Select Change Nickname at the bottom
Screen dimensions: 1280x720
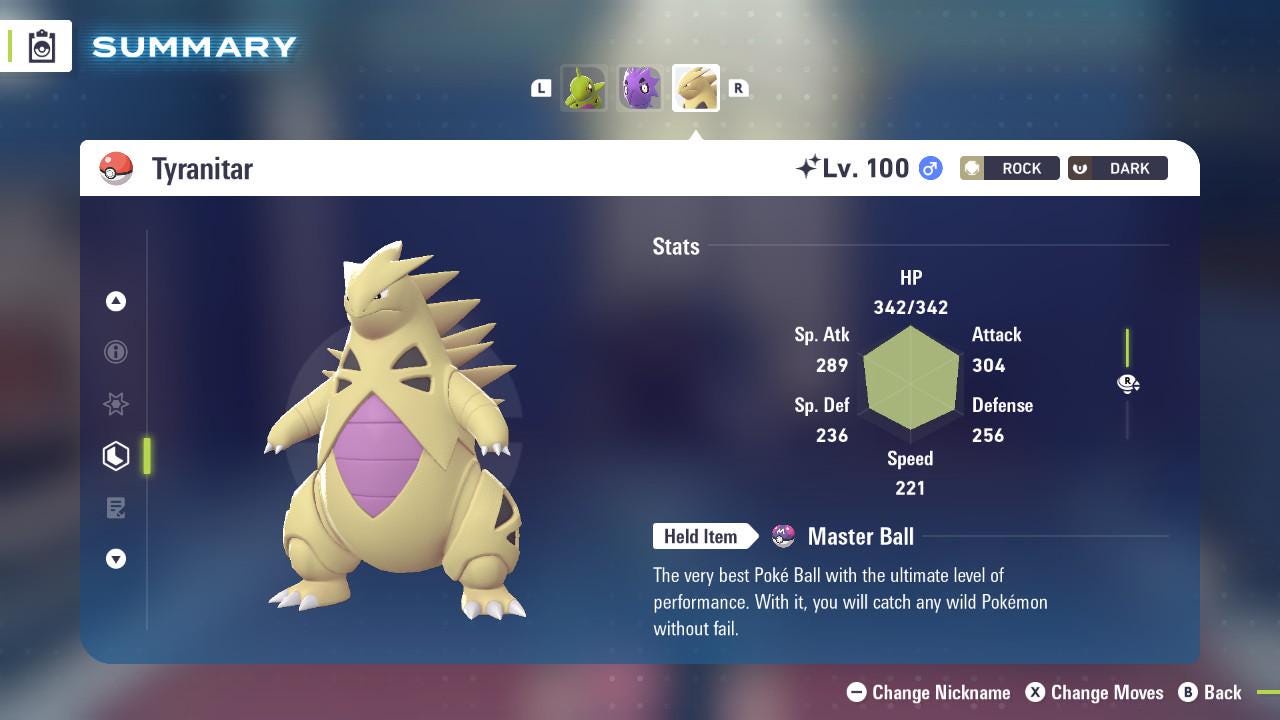[x=930, y=692]
